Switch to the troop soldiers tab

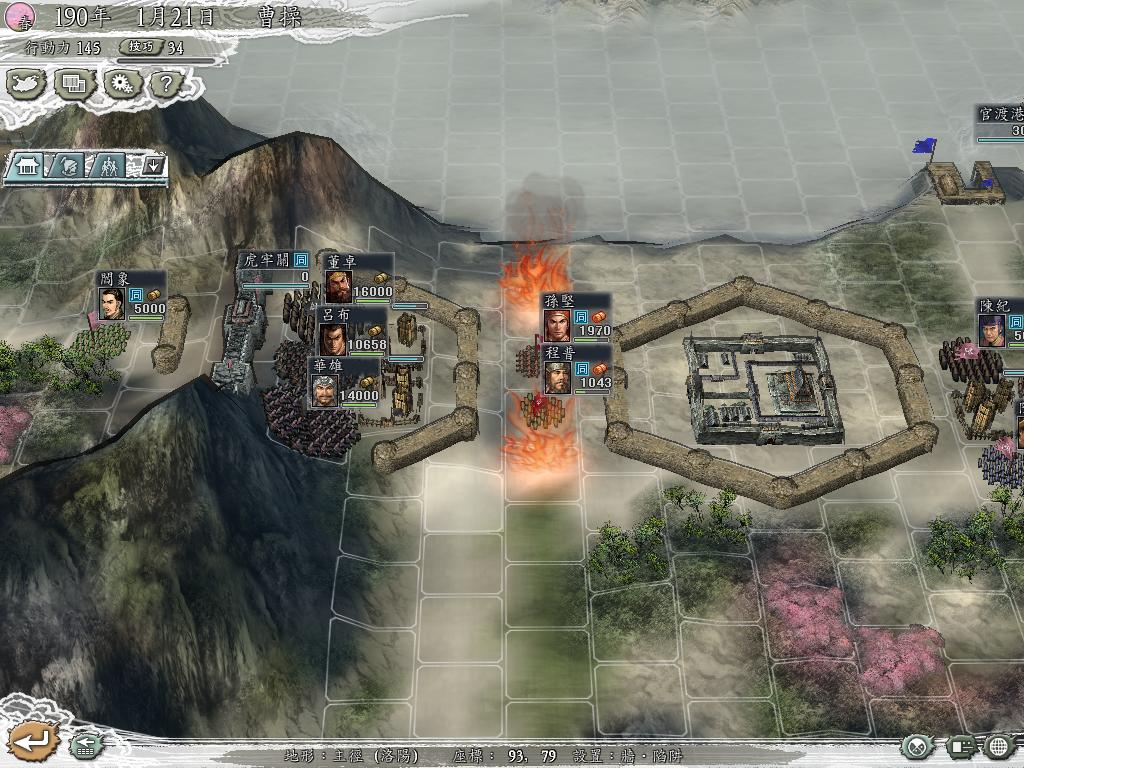click(x=110, y=166)
